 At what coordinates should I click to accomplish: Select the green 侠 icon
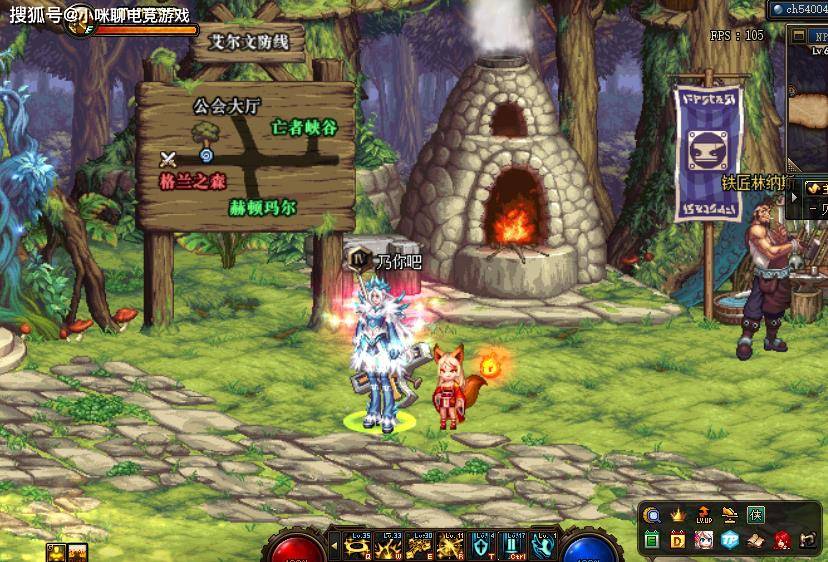tap(757, 516)
